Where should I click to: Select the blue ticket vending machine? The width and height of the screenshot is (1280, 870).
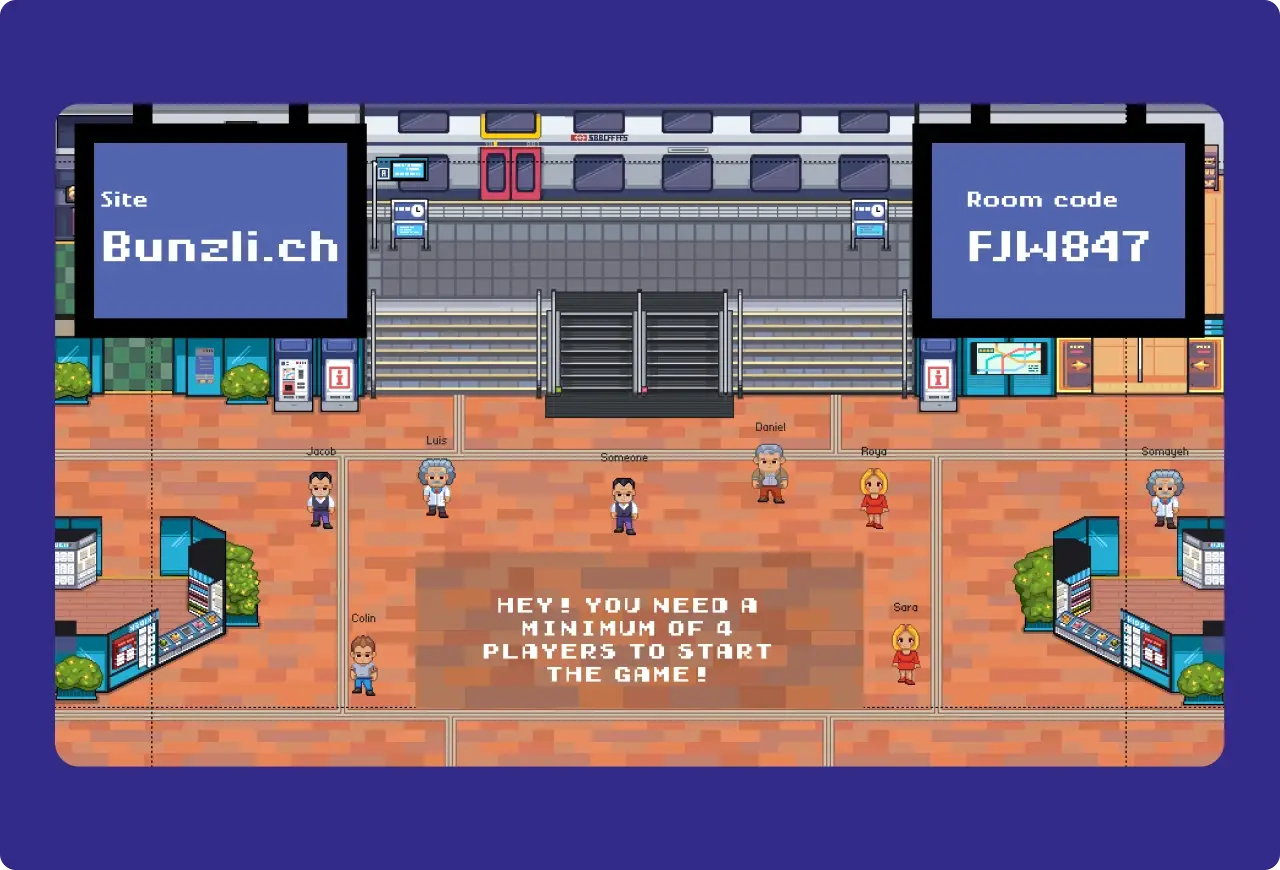coord(295,375)
